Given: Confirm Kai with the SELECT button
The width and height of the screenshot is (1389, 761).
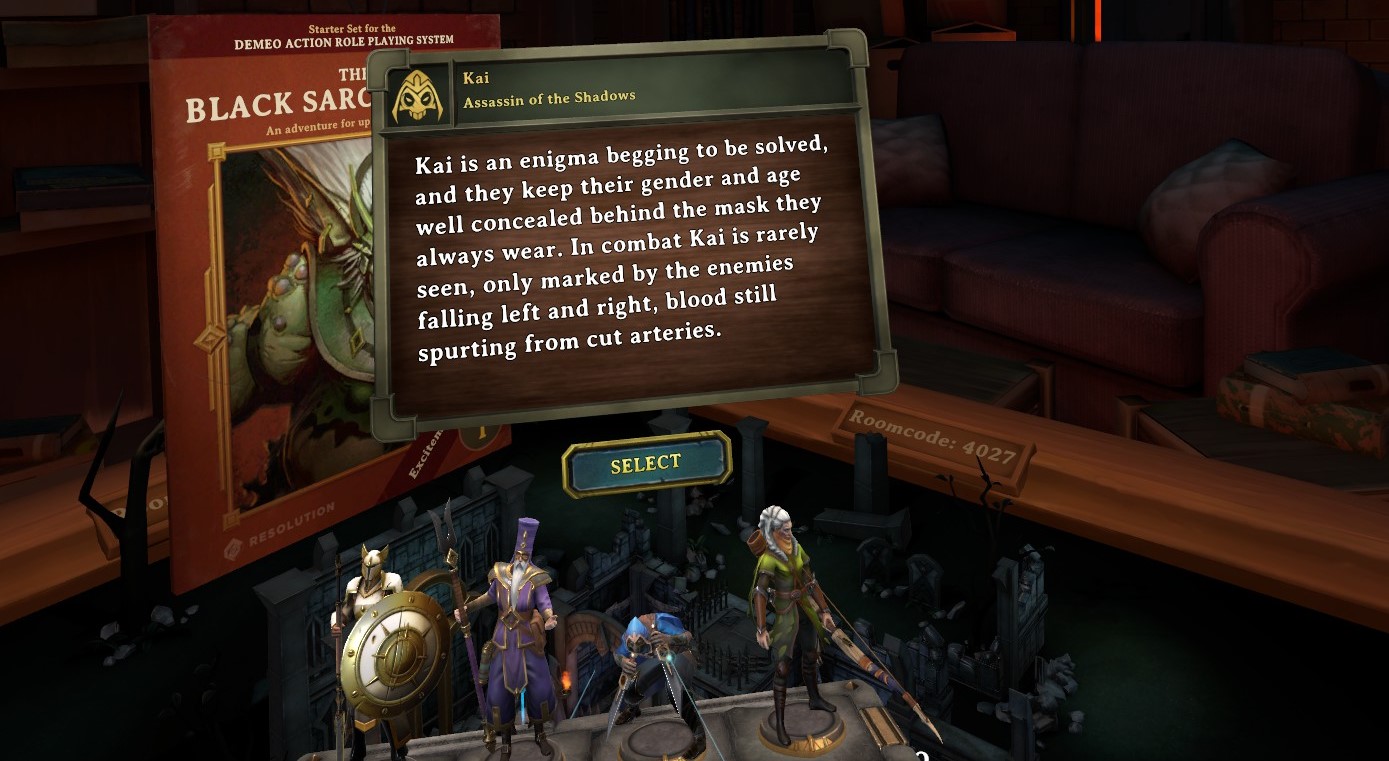Looking at the screenshot, I should click(646, 464).
